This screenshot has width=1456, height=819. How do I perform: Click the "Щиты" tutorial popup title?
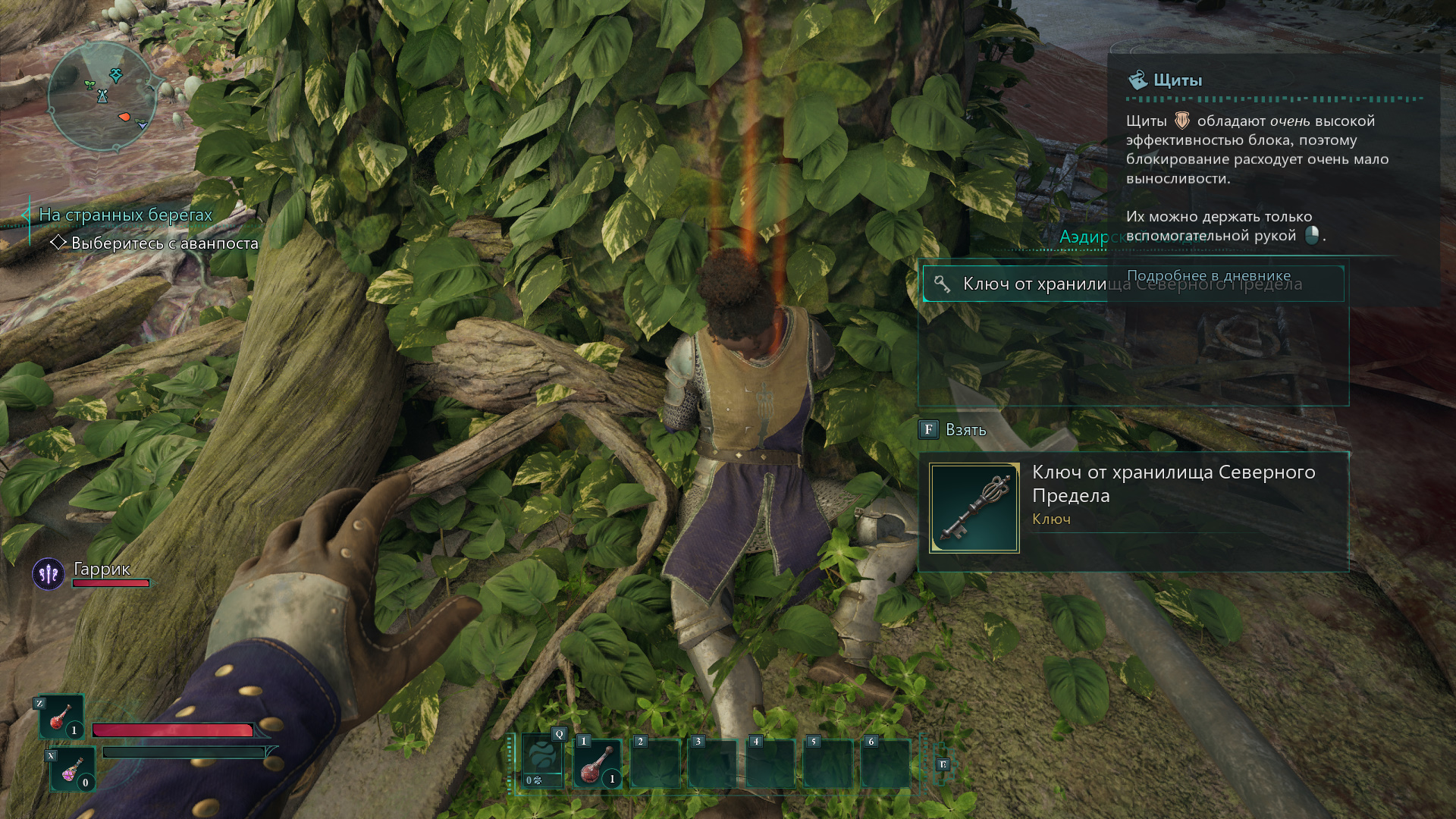pyautogui.click(x=1177, y=80)
